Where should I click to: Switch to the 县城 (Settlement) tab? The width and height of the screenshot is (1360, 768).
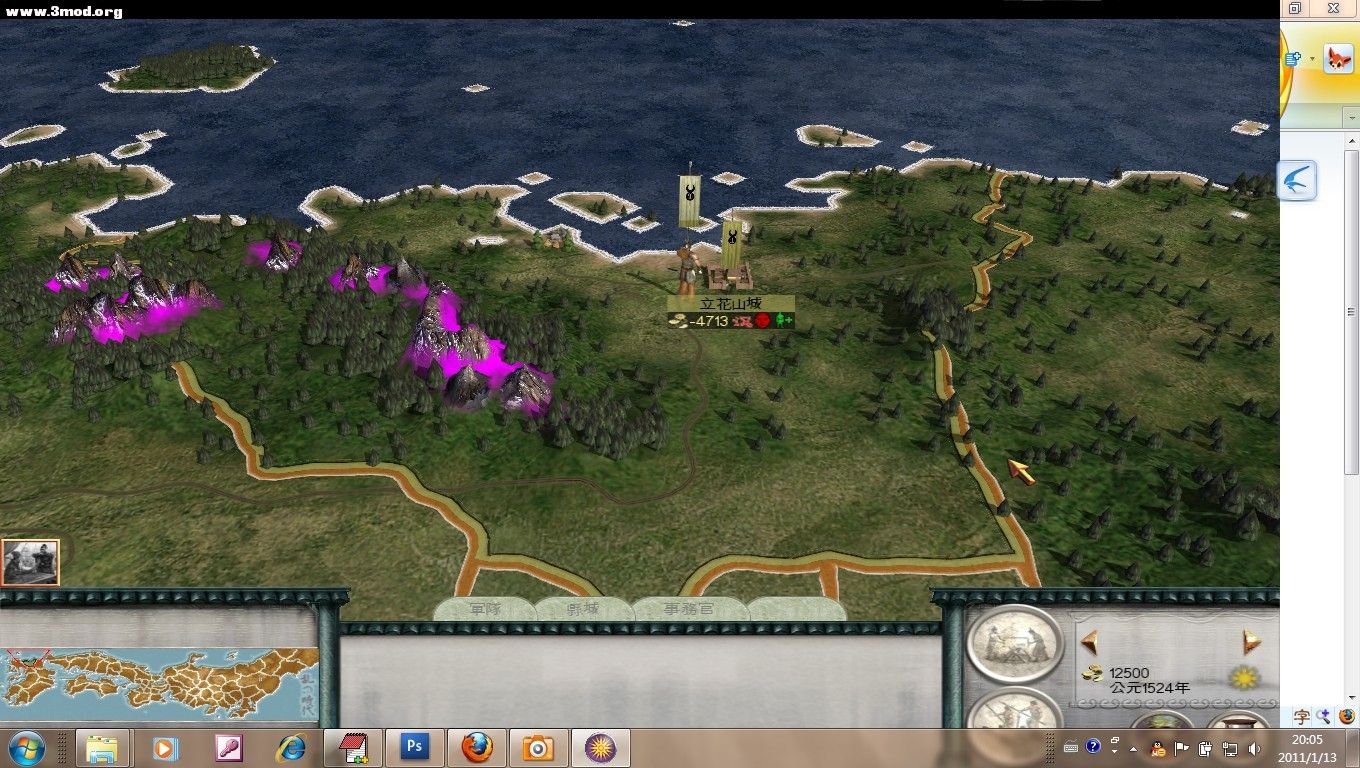582,607
